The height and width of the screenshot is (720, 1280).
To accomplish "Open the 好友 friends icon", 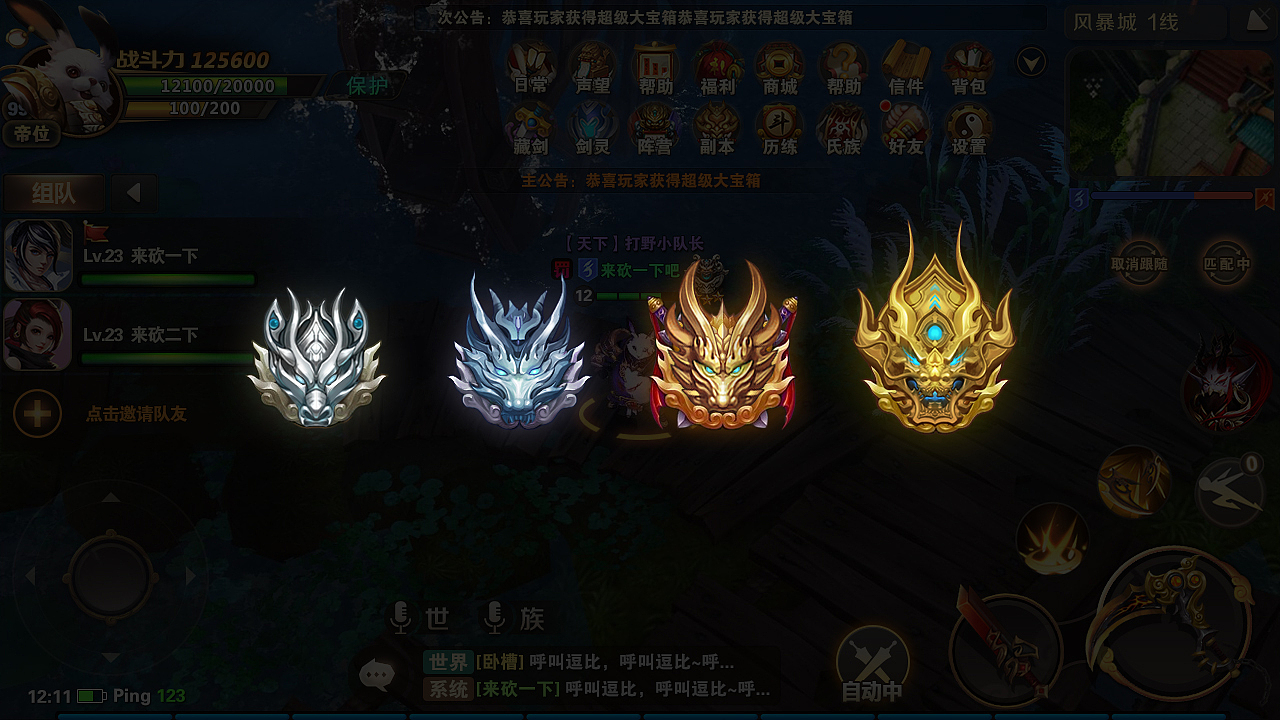I will [905, 130].
